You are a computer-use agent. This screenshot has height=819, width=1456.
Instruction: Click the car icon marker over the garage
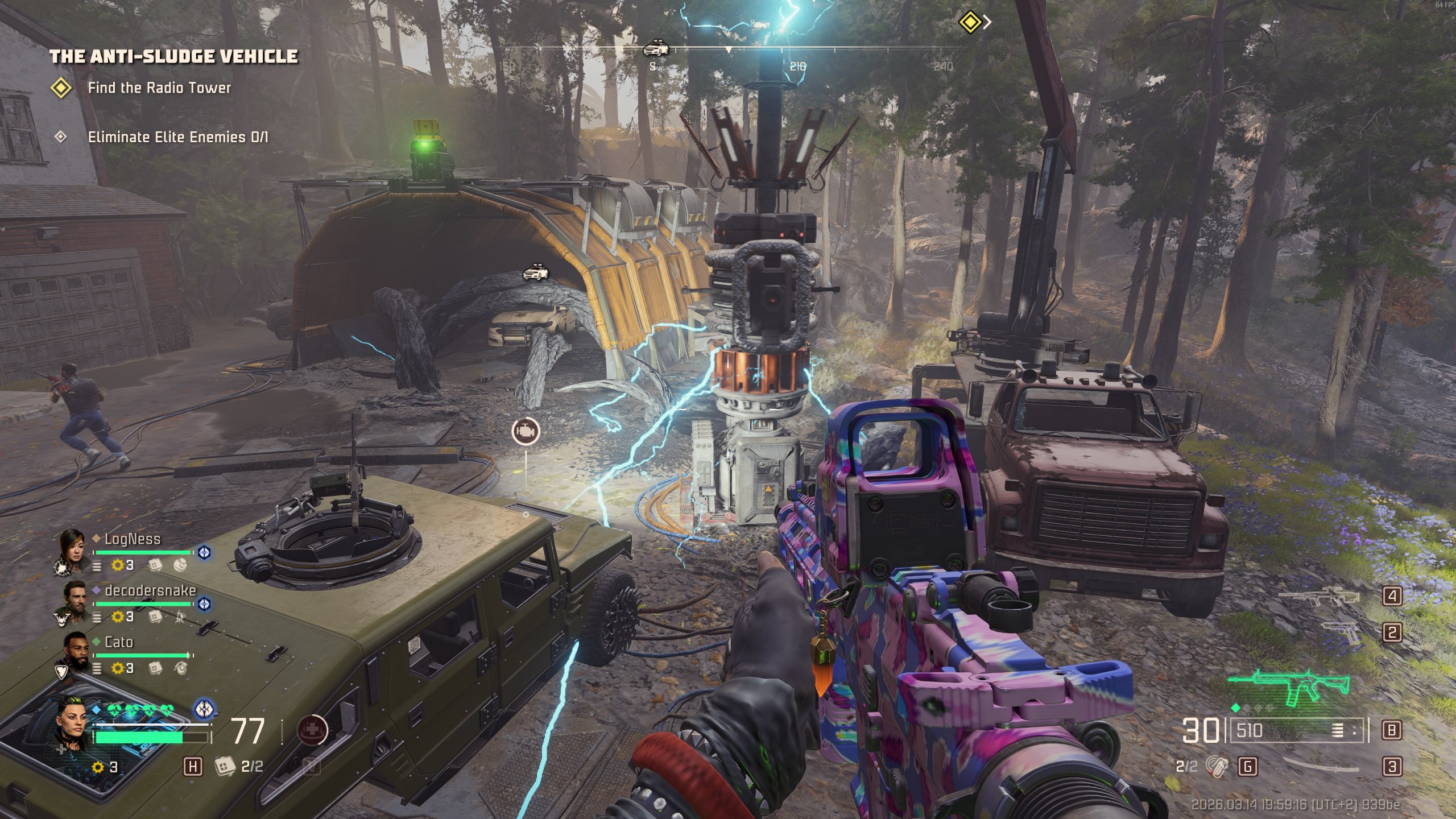pos(535,272)
